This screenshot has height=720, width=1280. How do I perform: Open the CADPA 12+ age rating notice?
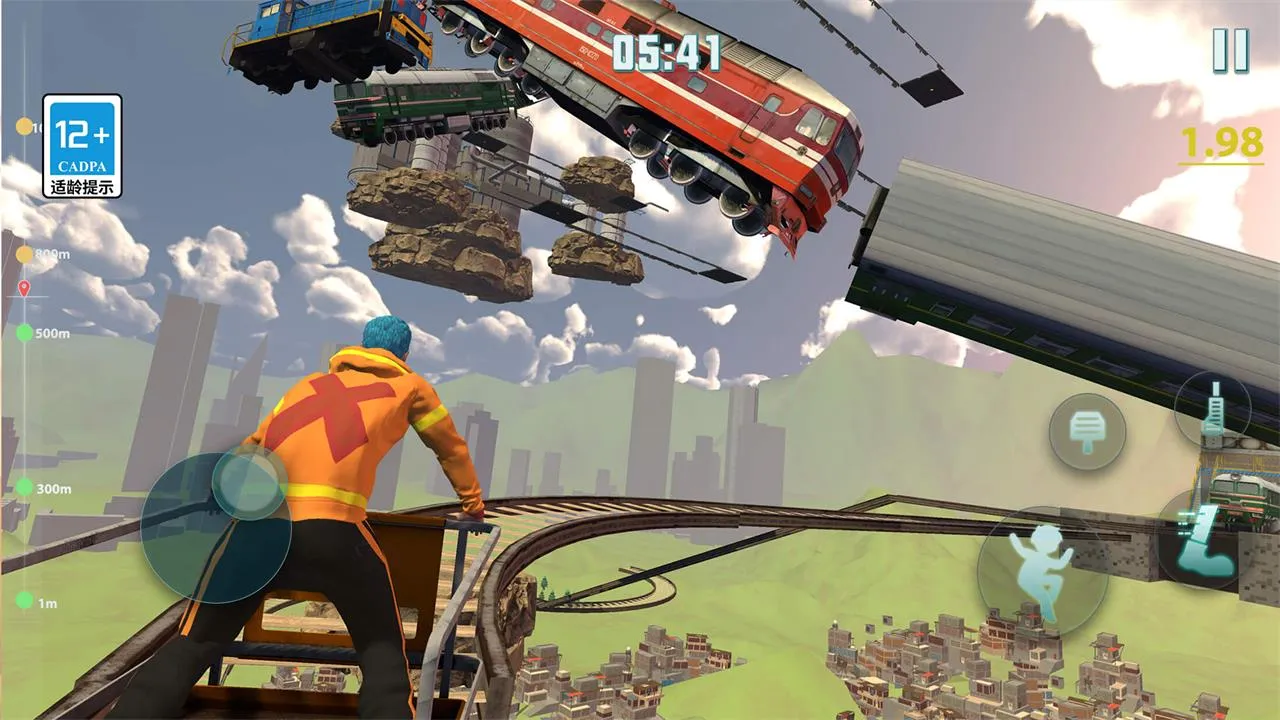(x=82, y=146)
